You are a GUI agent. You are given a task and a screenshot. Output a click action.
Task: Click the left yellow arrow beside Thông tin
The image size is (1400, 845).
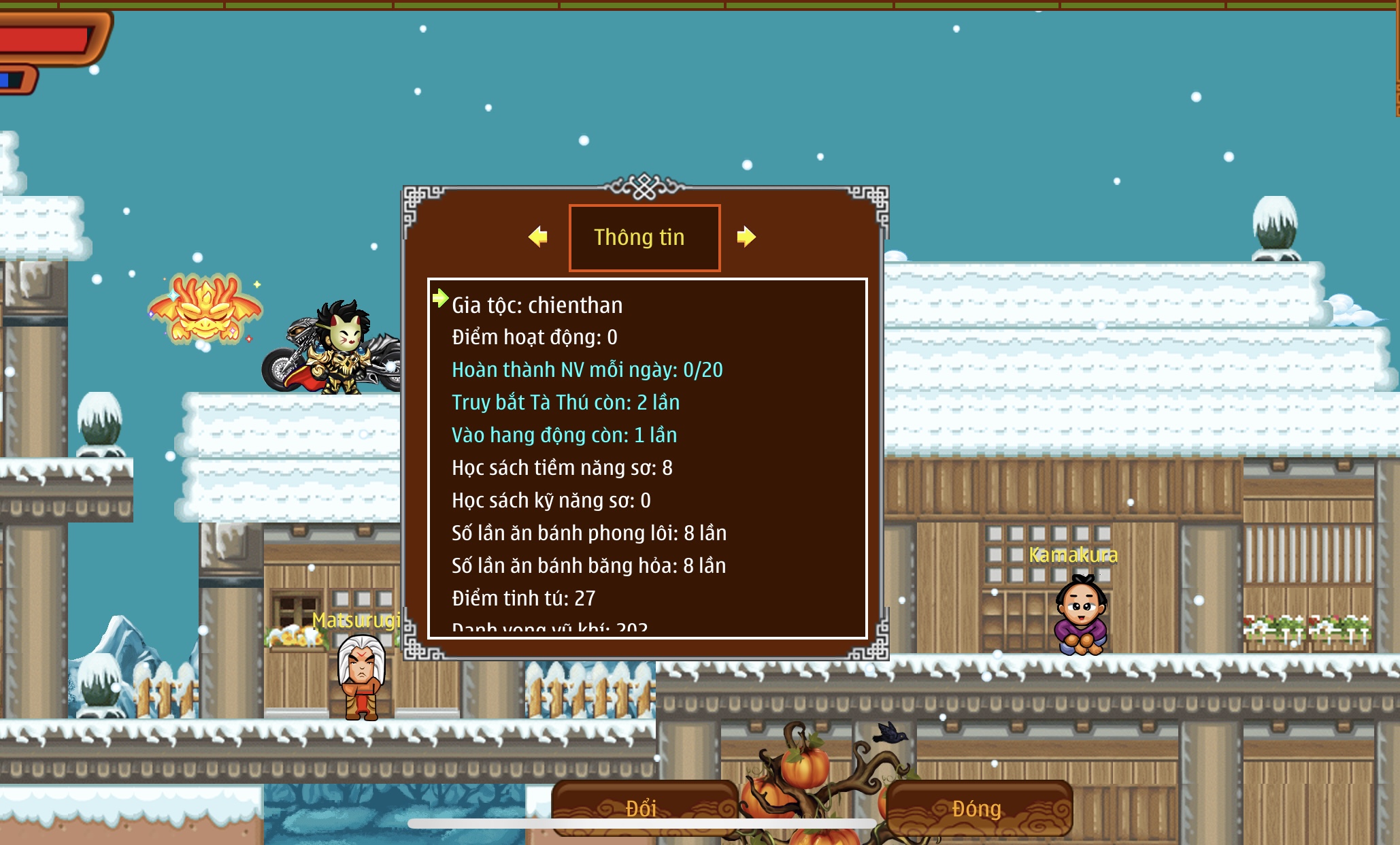(538, 237)
